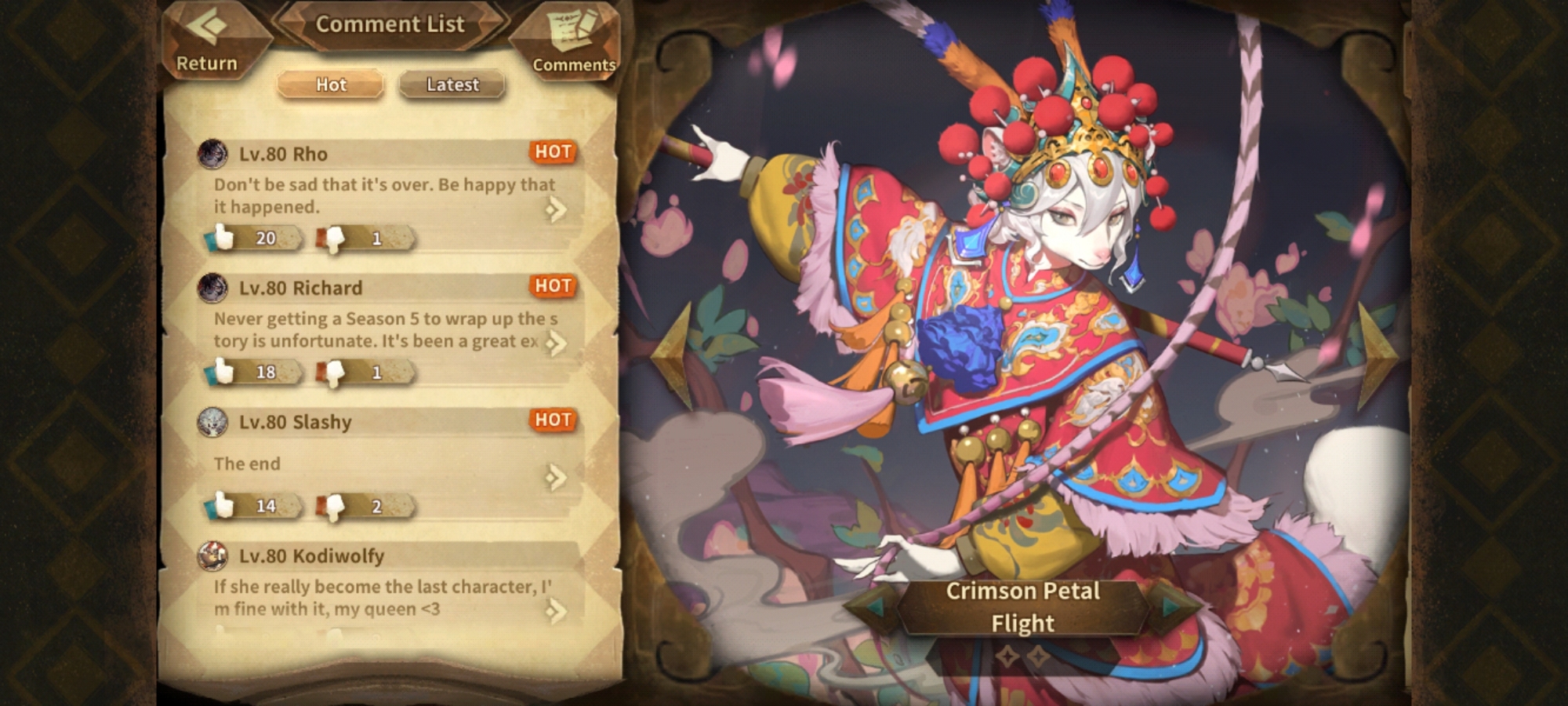Select next skin beside Crimson Petal Flight
This screenshot has height=706, width=1568.
tap(1171, 606)
